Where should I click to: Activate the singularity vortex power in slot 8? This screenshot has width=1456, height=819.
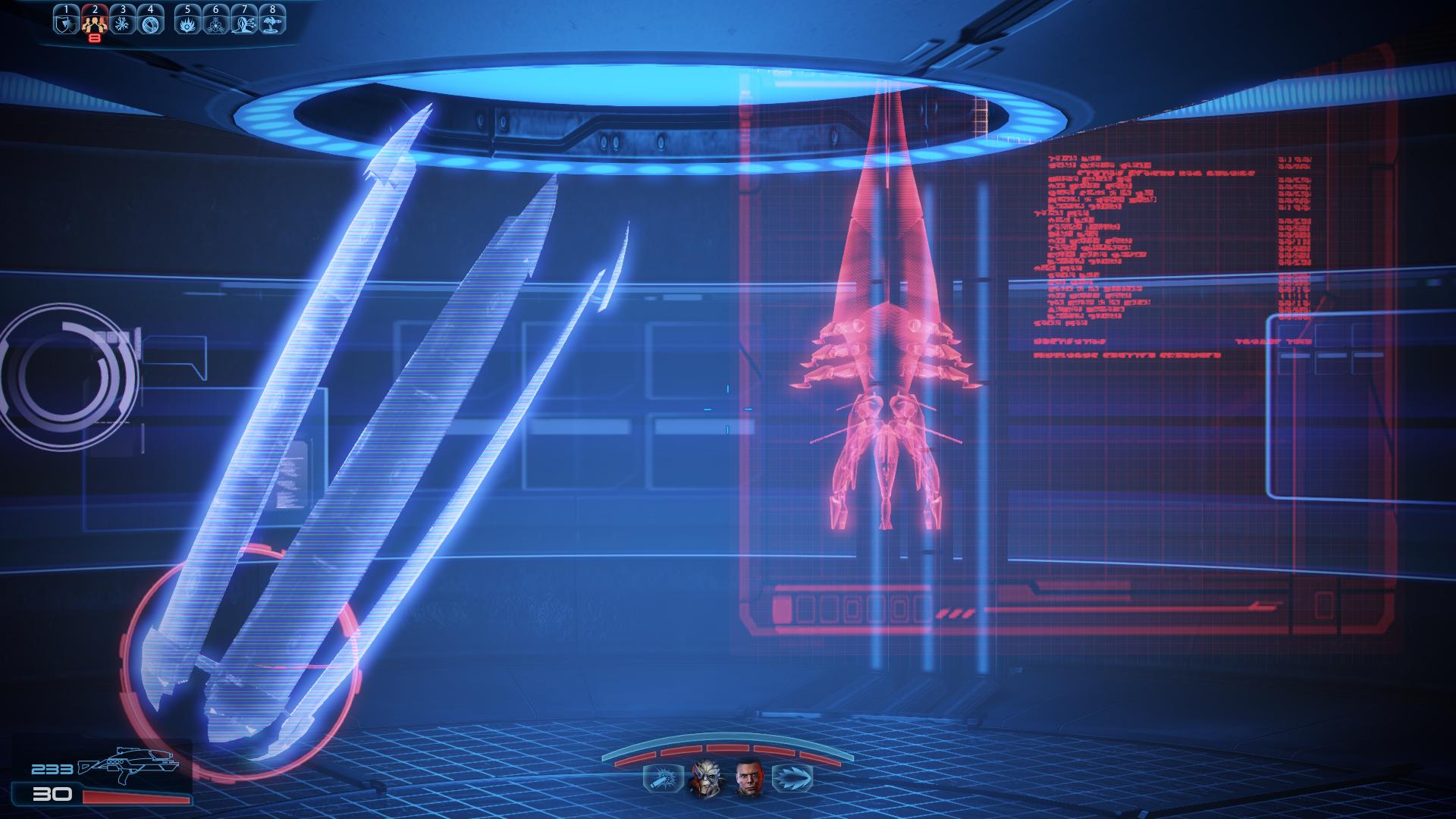pyautogui.click(x=271, y=23)
